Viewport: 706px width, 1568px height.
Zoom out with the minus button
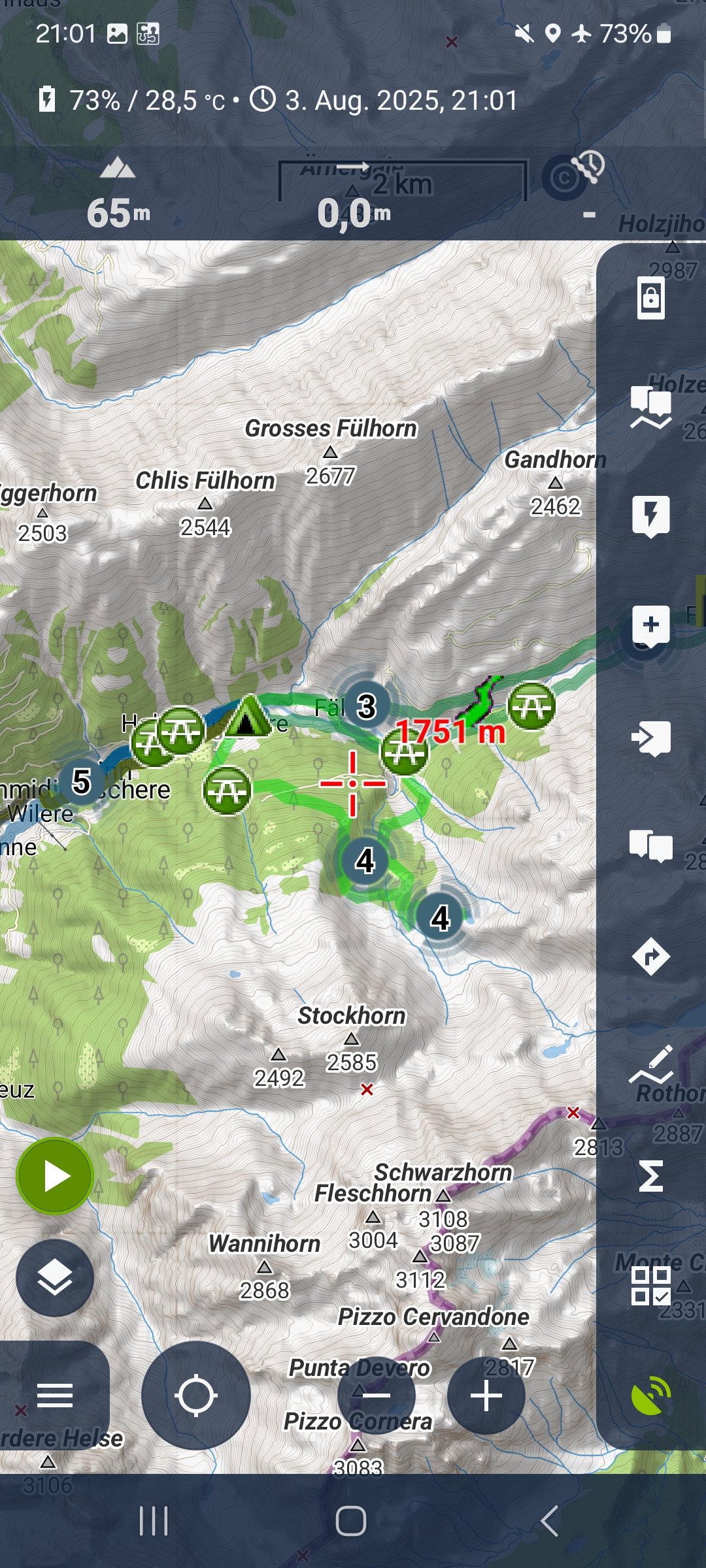(377, 1396)
